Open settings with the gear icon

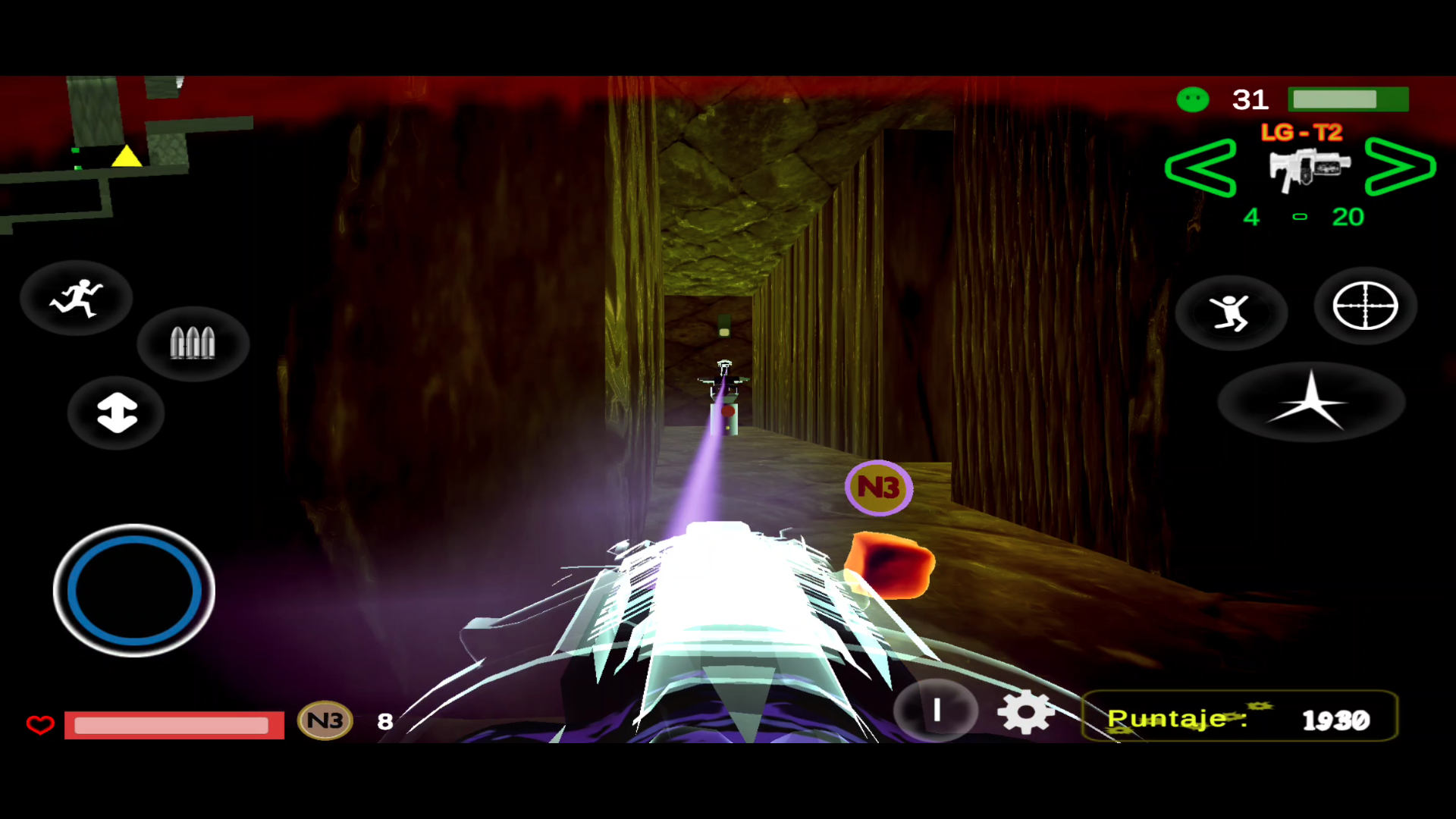click(x=1025, y=712)
